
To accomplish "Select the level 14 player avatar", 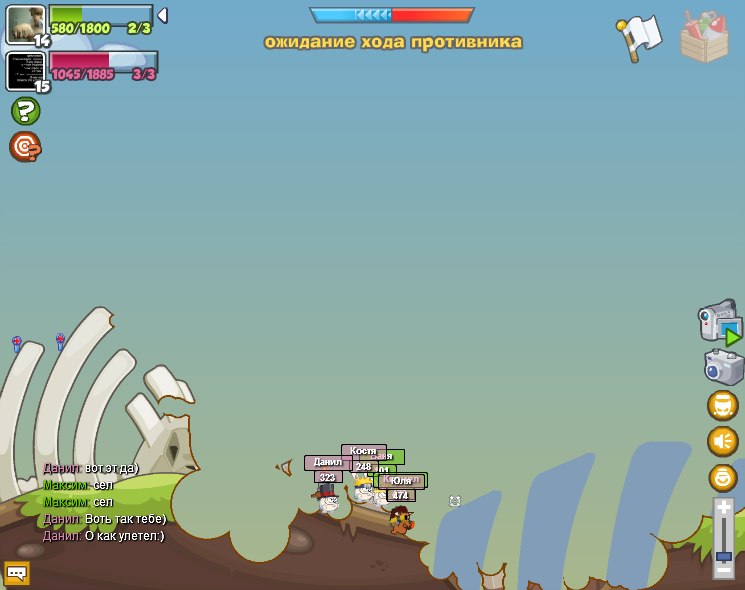I will (25, 24).
